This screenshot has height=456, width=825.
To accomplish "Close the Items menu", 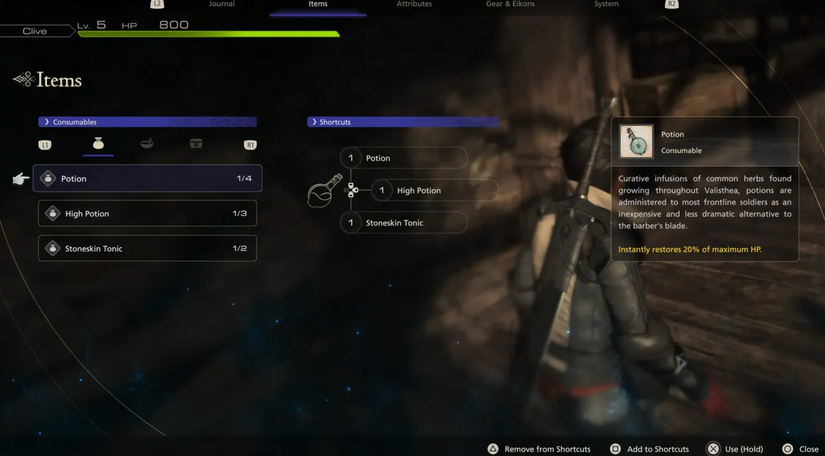I will 801,449.
